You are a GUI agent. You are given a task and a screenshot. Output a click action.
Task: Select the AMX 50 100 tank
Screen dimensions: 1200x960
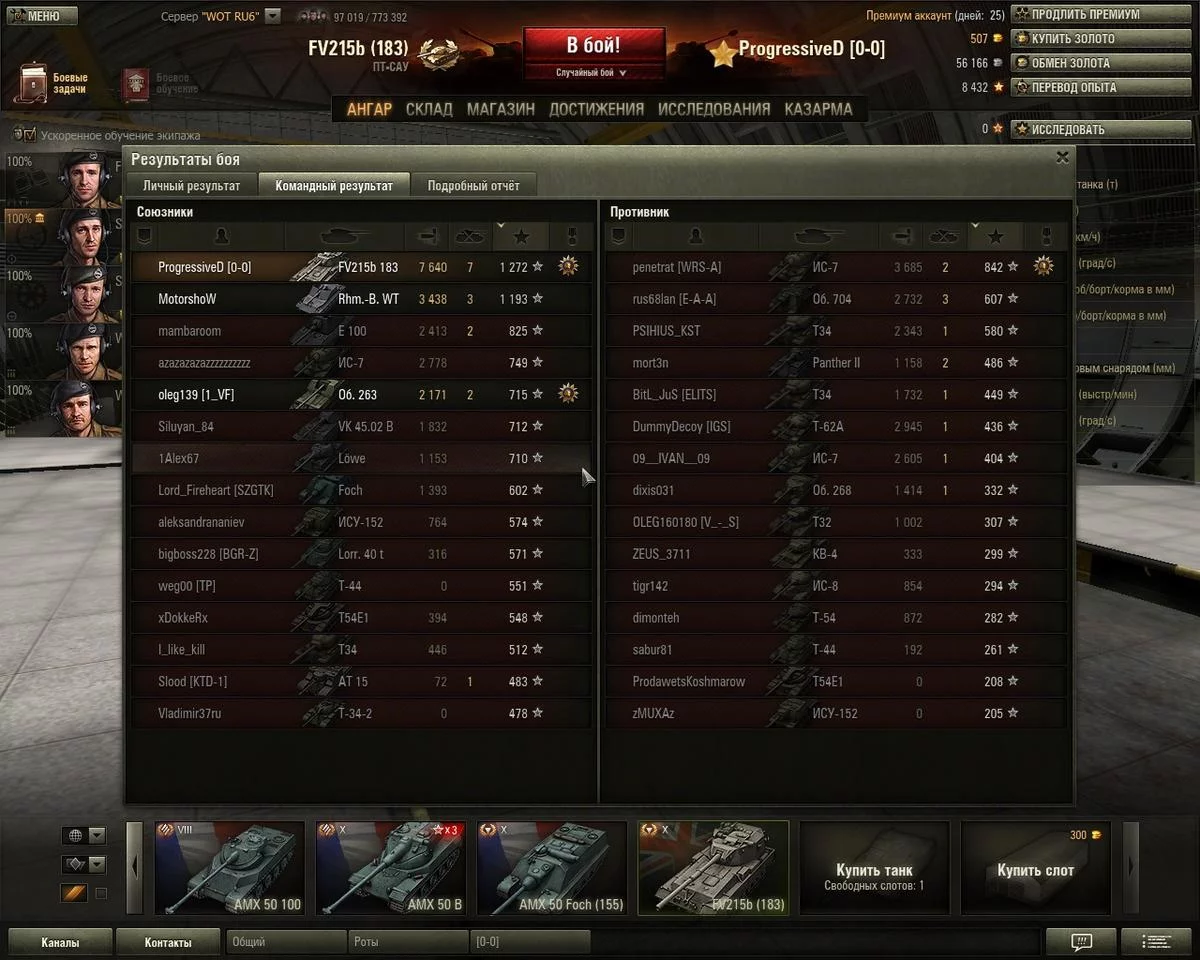click(x=230, y=868)
